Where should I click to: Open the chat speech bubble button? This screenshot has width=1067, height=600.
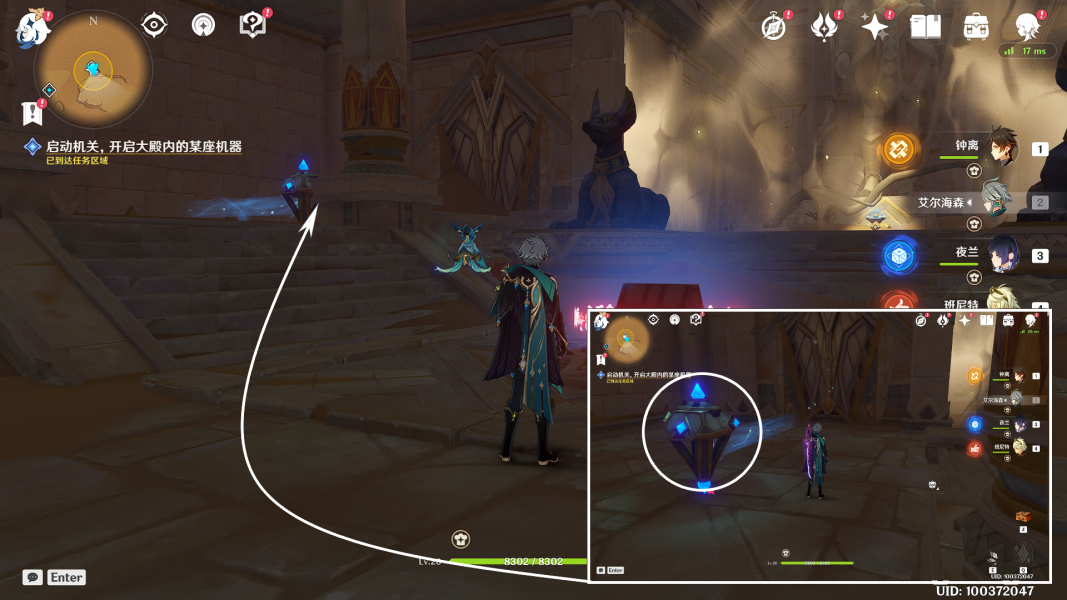click(33, 577)
